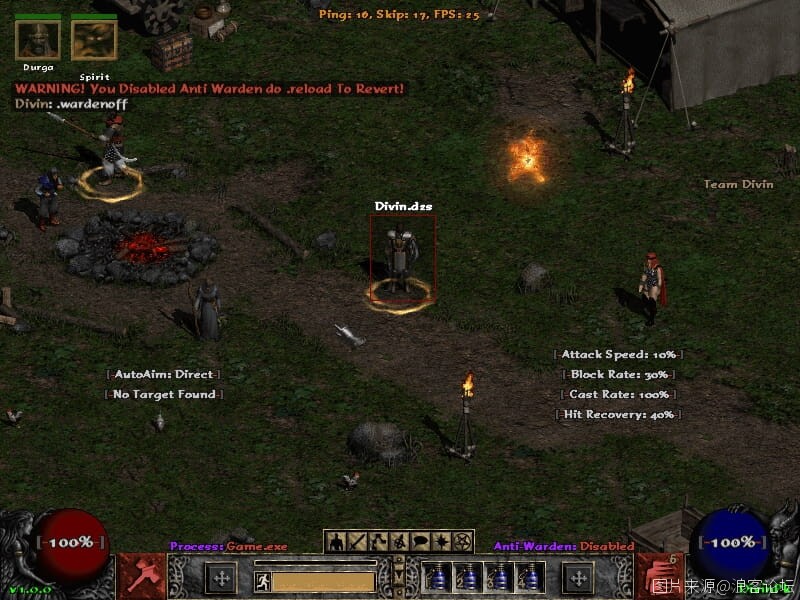Open the game menu pentagram icon
Image resolution: width=800 pixels, height=600 pixels.
(x=461, y=542)
